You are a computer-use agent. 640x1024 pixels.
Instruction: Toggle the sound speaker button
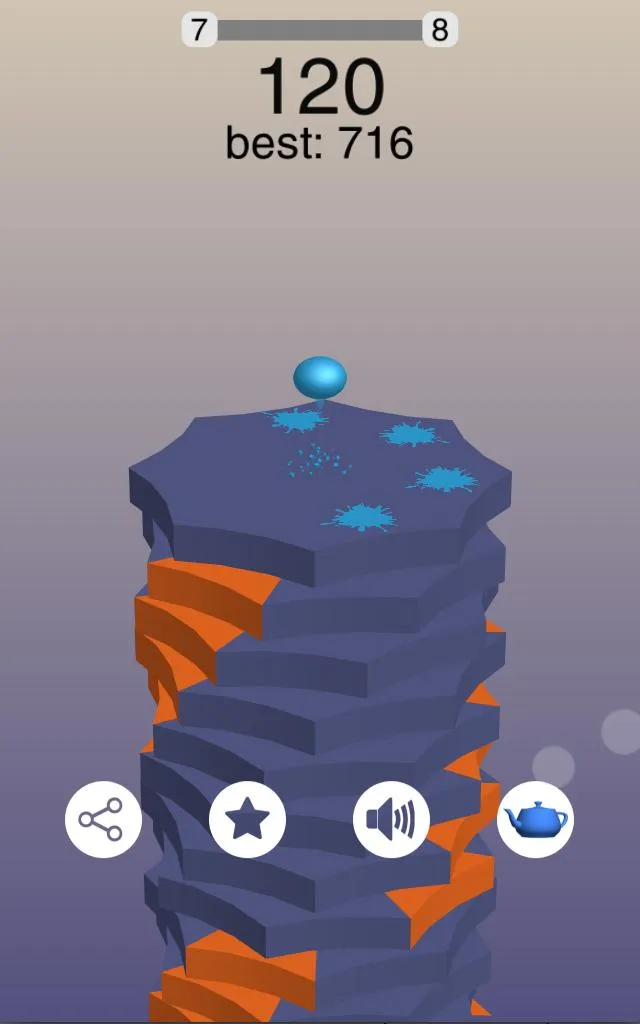pos(391,820)
